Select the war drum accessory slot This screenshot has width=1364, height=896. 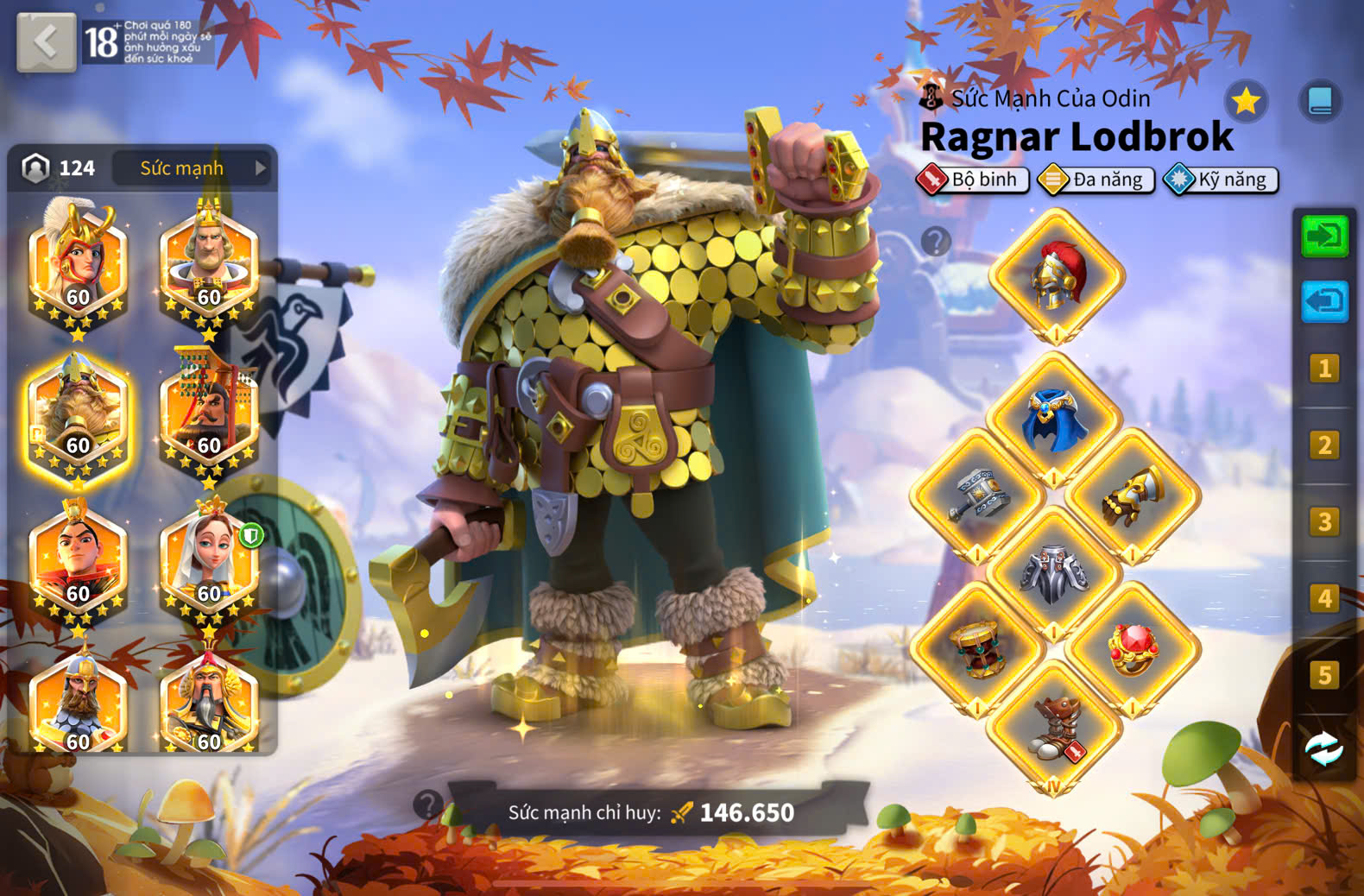coord(977,649)
